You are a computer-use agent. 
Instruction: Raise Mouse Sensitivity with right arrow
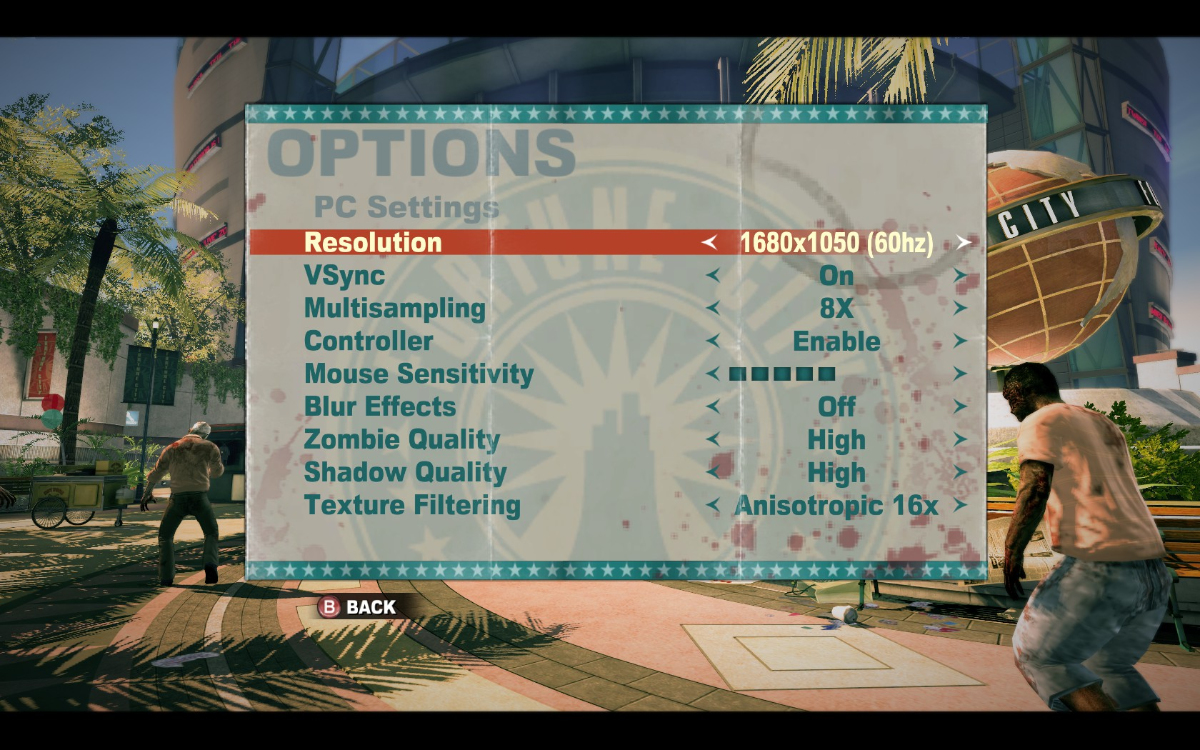[x=960, y=374]
